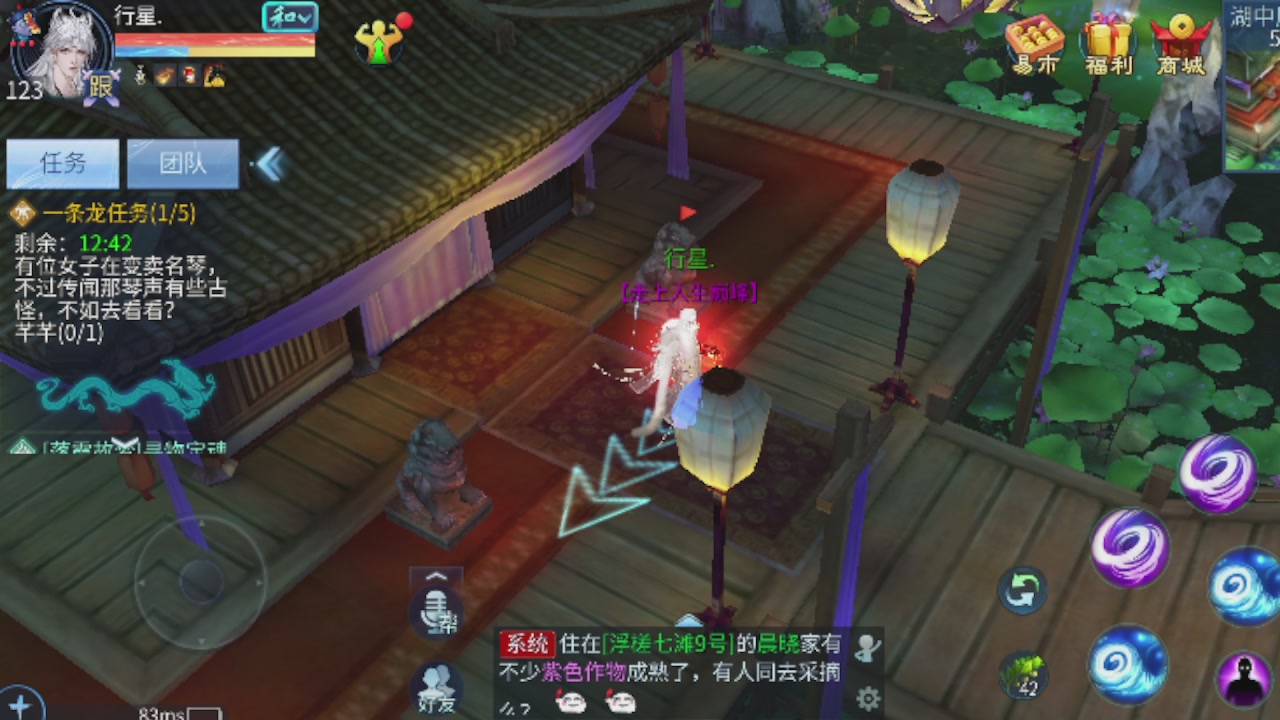Collapse the quest panel with the left arrow
The height and width of the screenshot is (720, 1280).
tap(268, 165)
